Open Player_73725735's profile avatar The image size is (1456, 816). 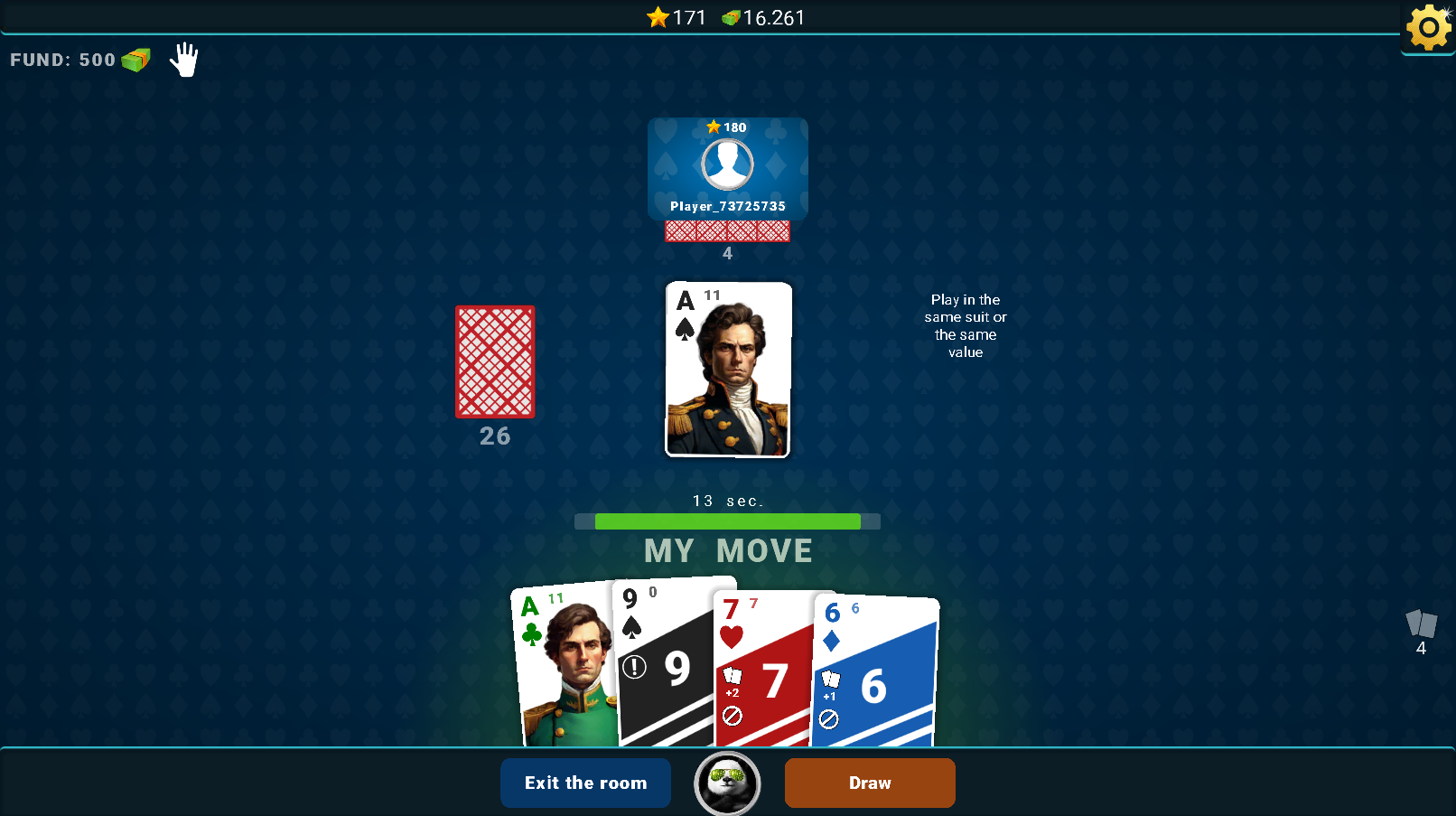tap(727, 166)
